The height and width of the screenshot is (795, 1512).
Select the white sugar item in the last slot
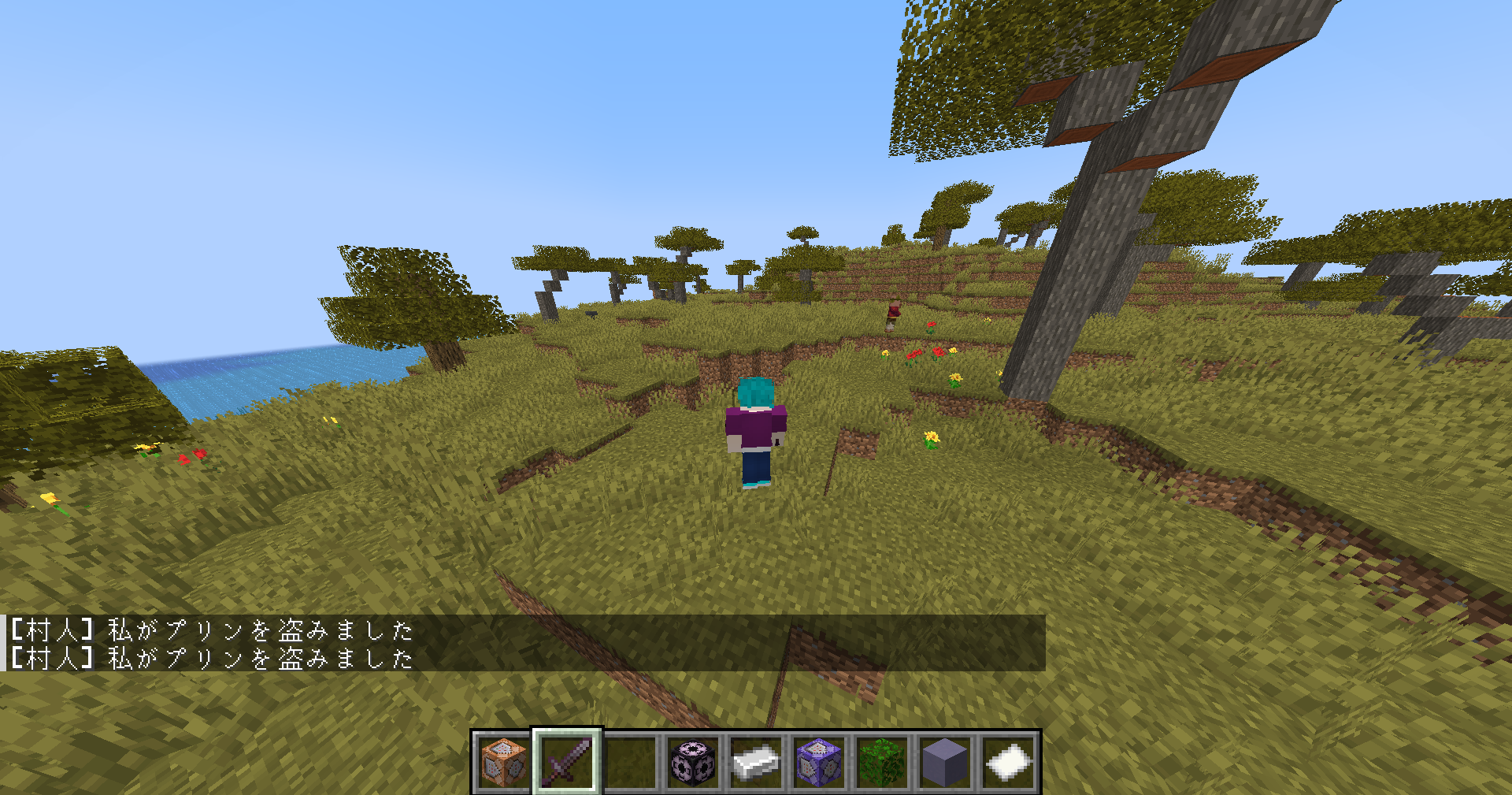pyautogui.click(x=1006, y=761)
